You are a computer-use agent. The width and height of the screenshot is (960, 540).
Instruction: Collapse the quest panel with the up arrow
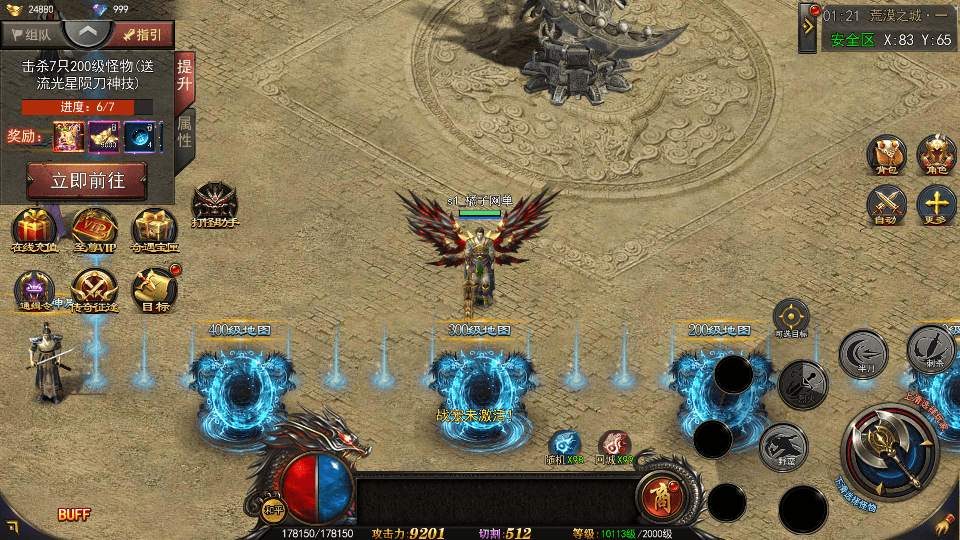coord(88,32)
